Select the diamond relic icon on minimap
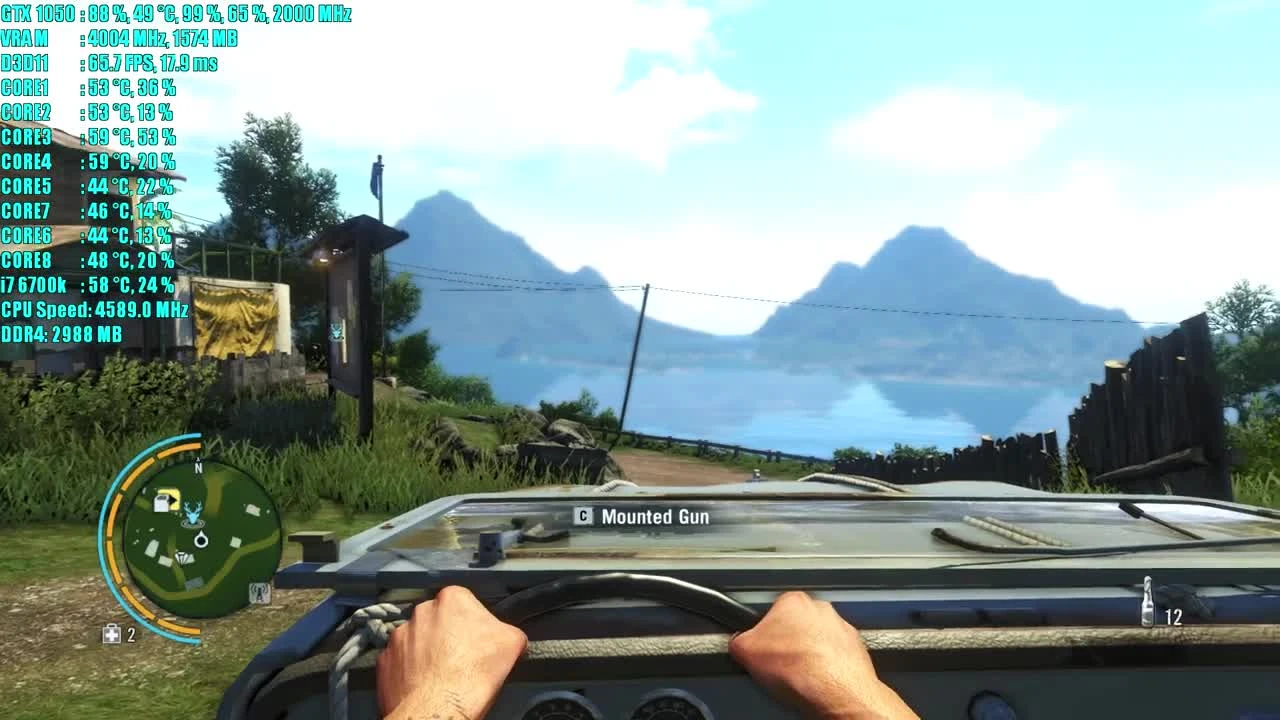This screenshot has height=720, width=1280. tap(184, 556)
